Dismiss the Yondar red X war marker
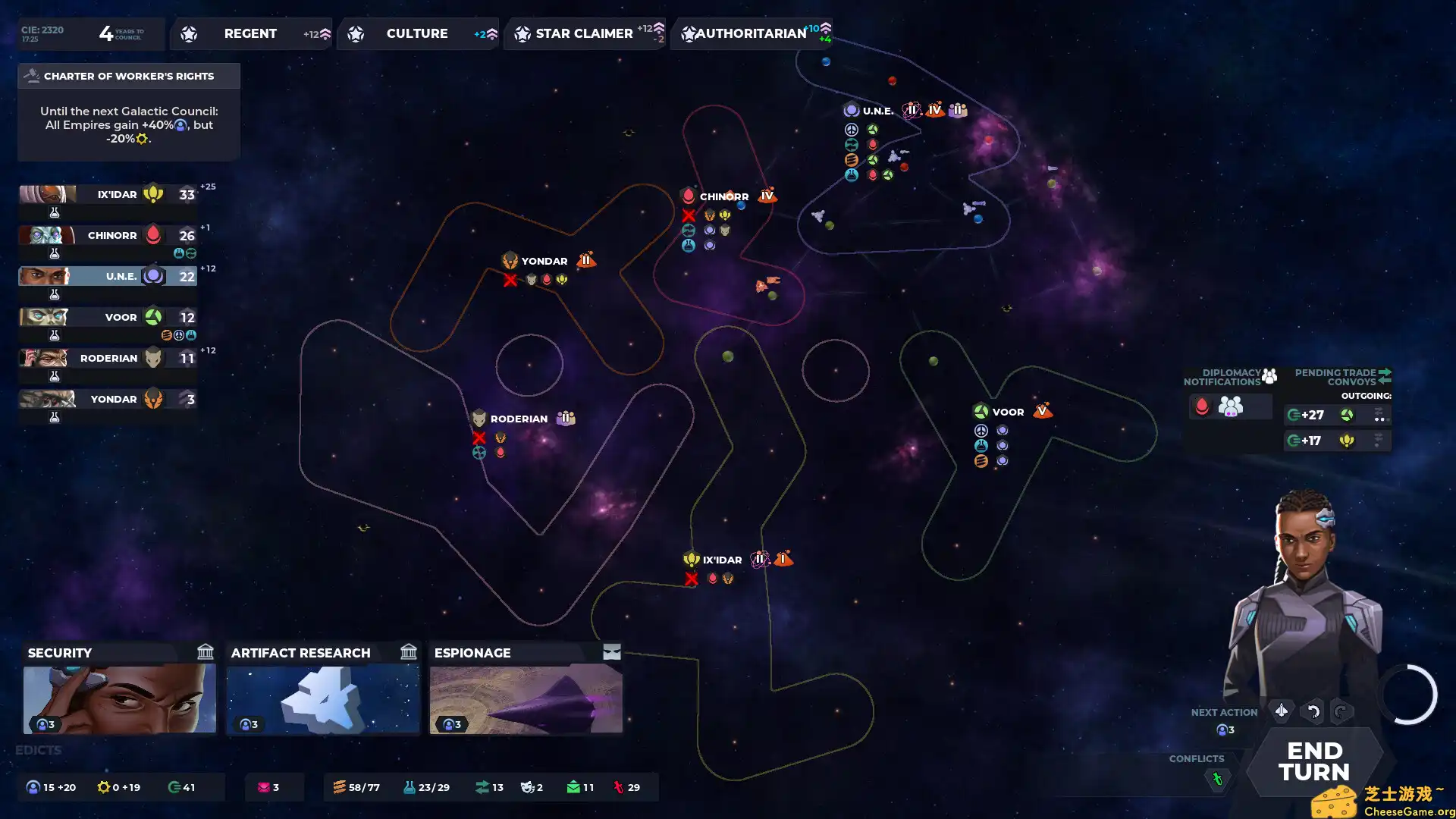Screen dimensions: 1456x819 (x=509, y=280)
